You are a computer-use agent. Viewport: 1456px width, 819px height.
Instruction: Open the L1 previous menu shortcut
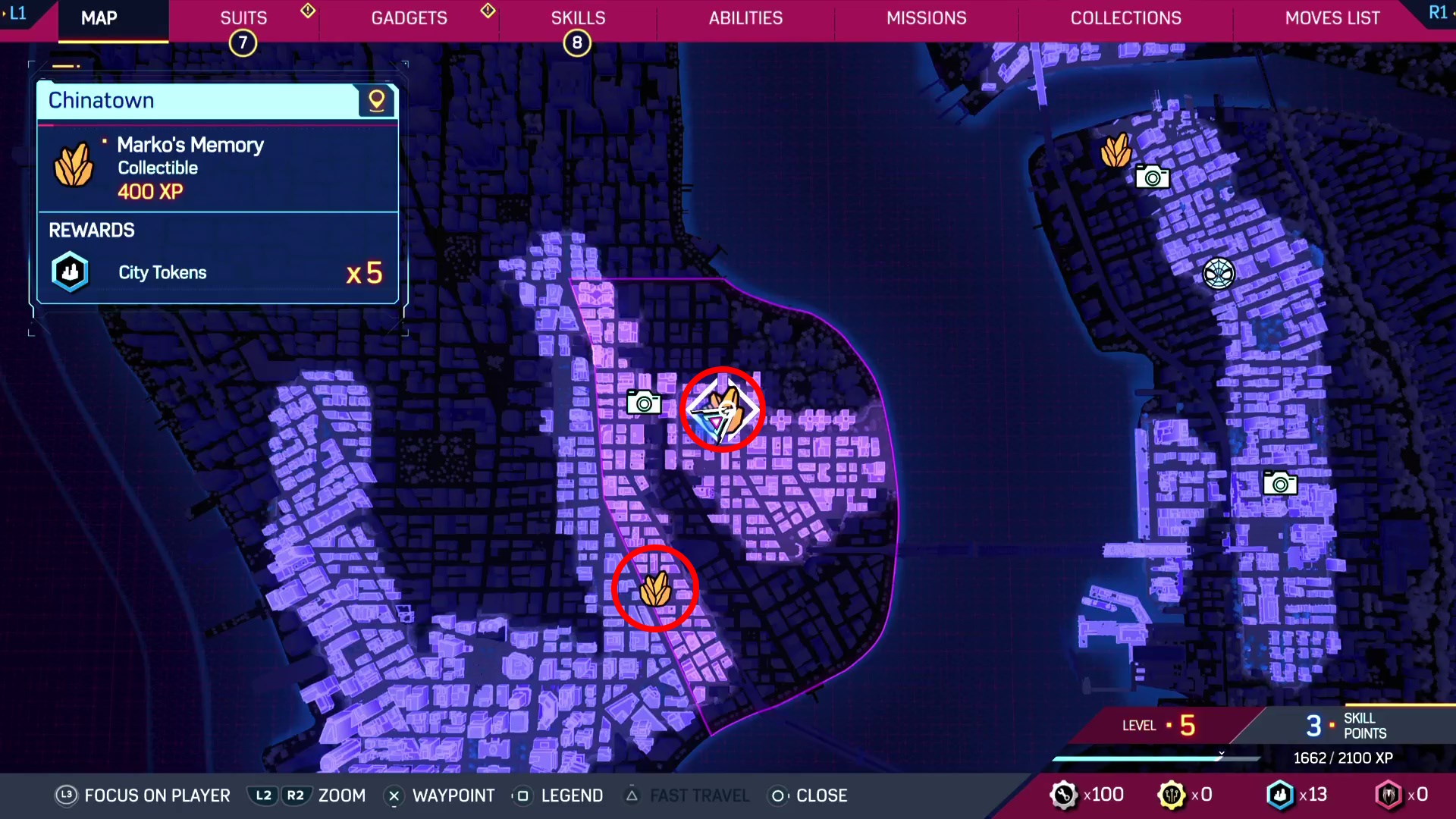pyautogui.click(x=18, y=12)
